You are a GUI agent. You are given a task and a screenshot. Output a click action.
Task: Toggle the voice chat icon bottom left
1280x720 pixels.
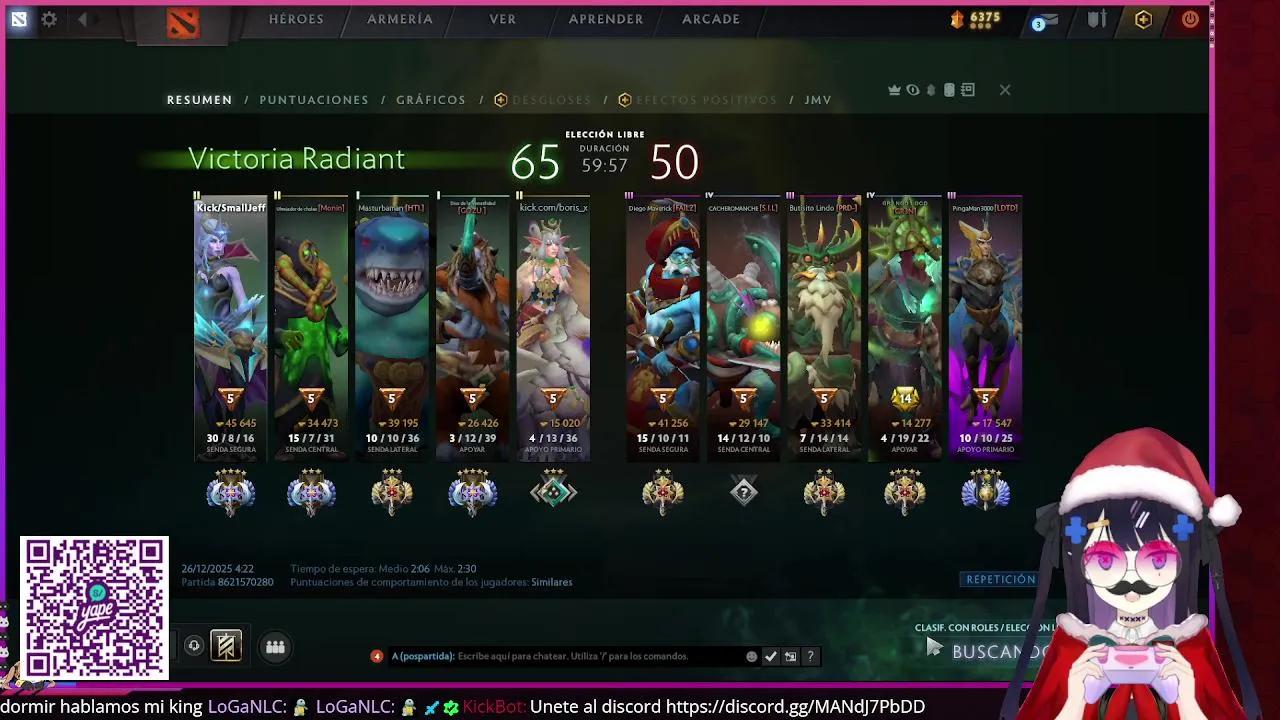(x=194, y=646)
